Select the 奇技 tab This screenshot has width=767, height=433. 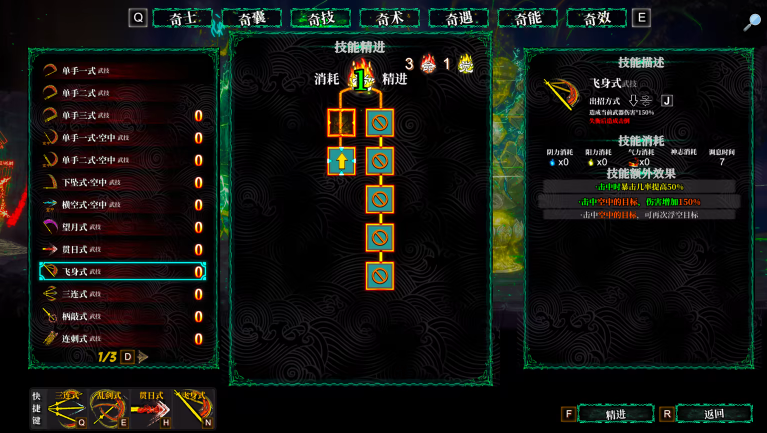tap(321, 18)
